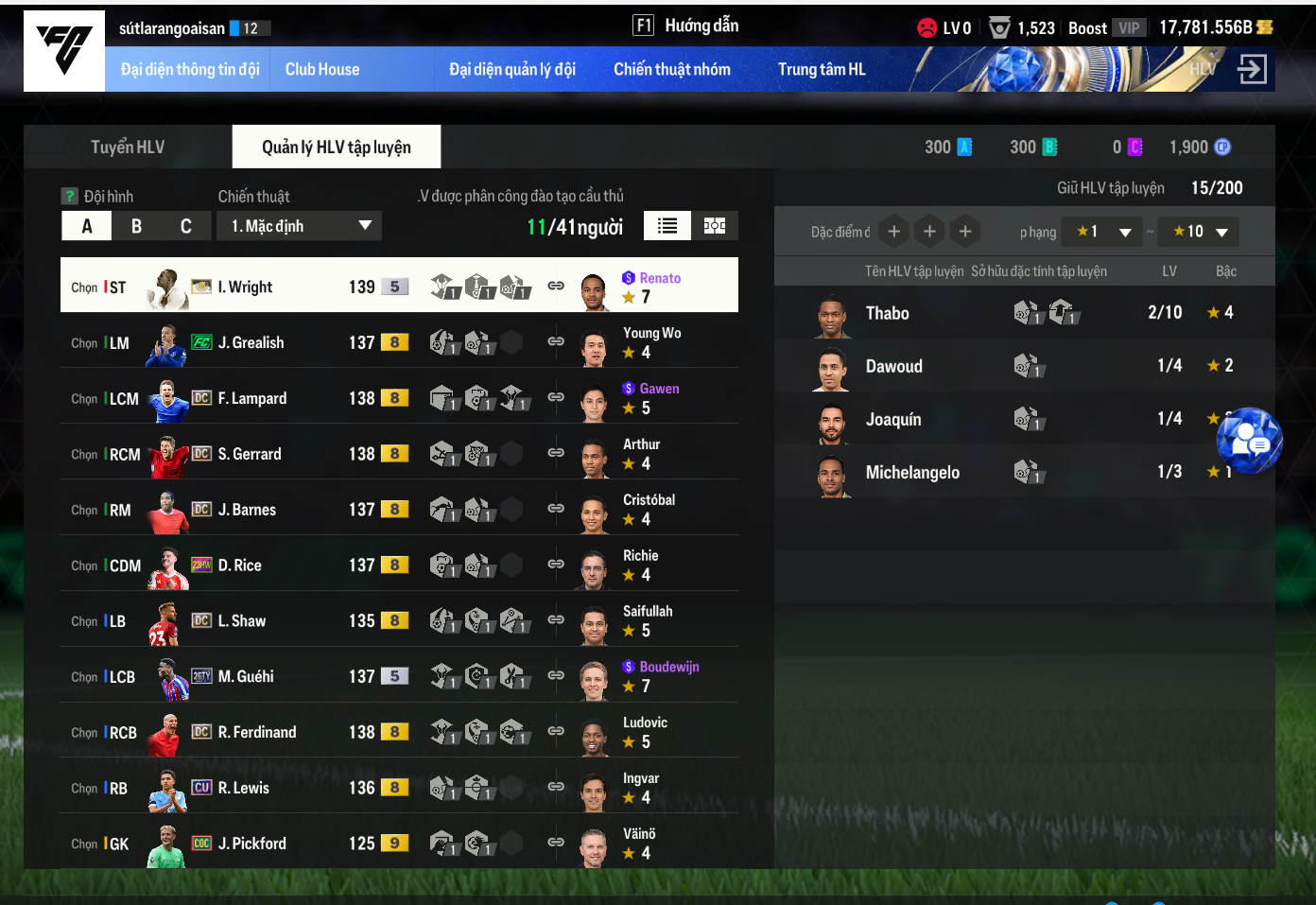Open Trung tâm HL menu
Image resolution: width=1316 pixels, height=905 pixels.
click(x=821, y=70)
